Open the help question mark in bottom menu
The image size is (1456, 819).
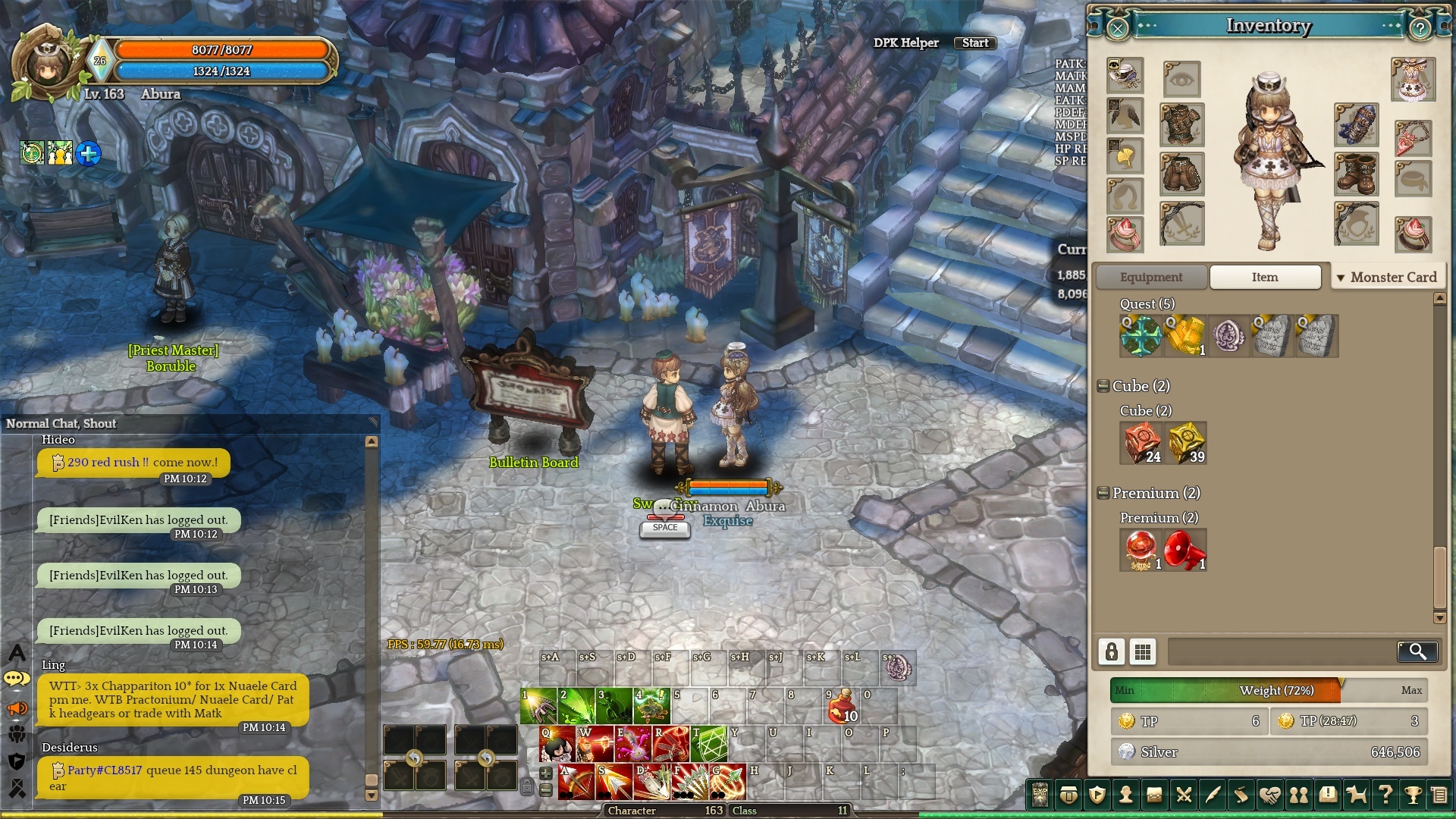coord(1385,795)
